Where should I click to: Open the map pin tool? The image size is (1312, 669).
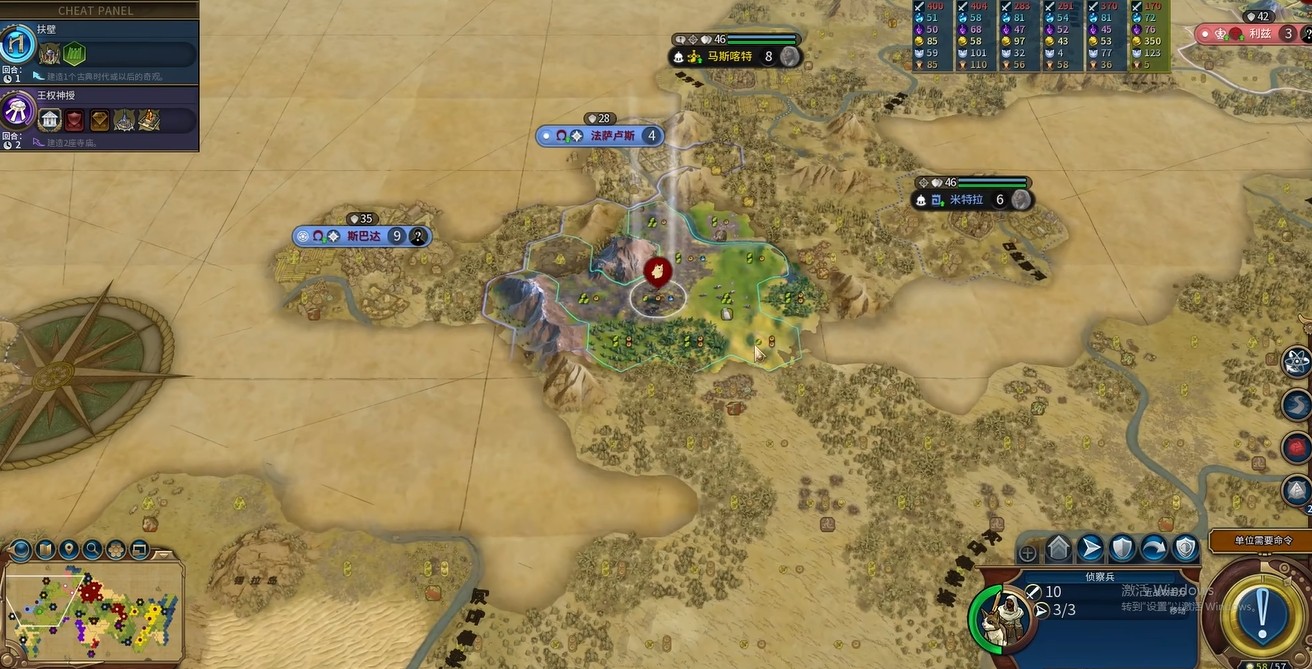pos(69,549)
